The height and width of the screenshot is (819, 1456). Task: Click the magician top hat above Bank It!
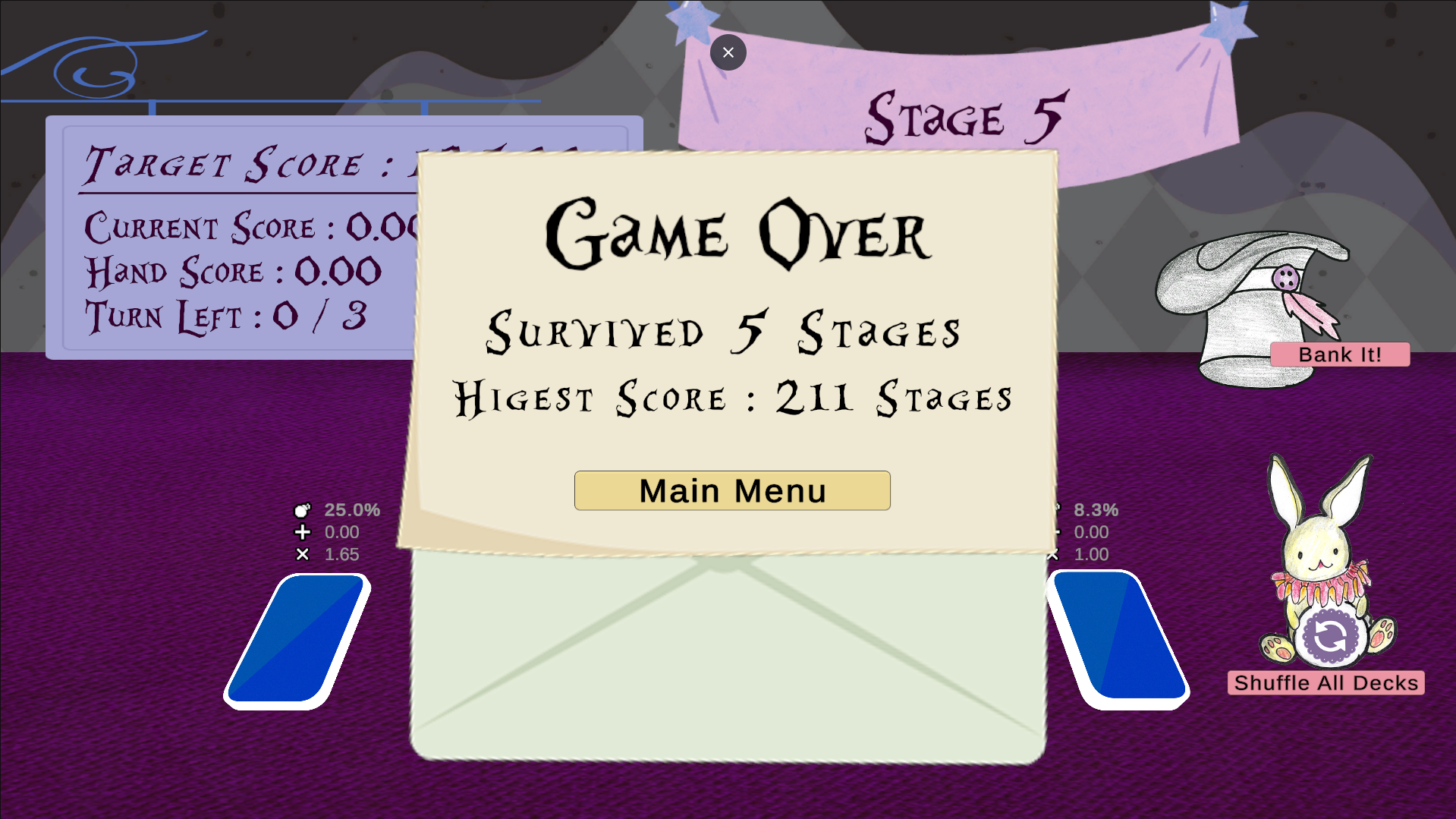[1252, 304]
